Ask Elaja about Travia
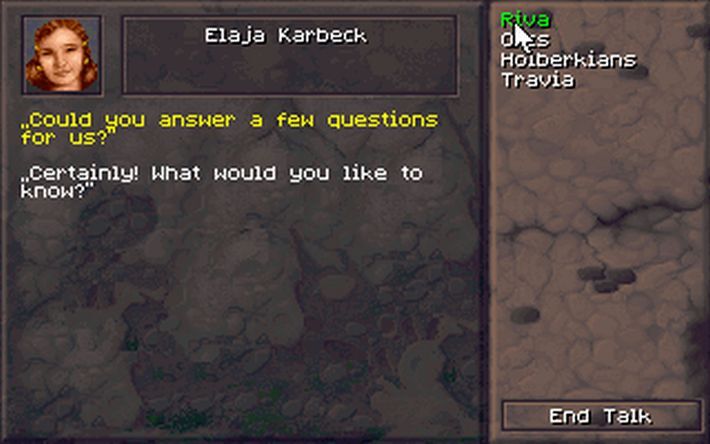Screen dimensions: 710x444 pos(537,80)
